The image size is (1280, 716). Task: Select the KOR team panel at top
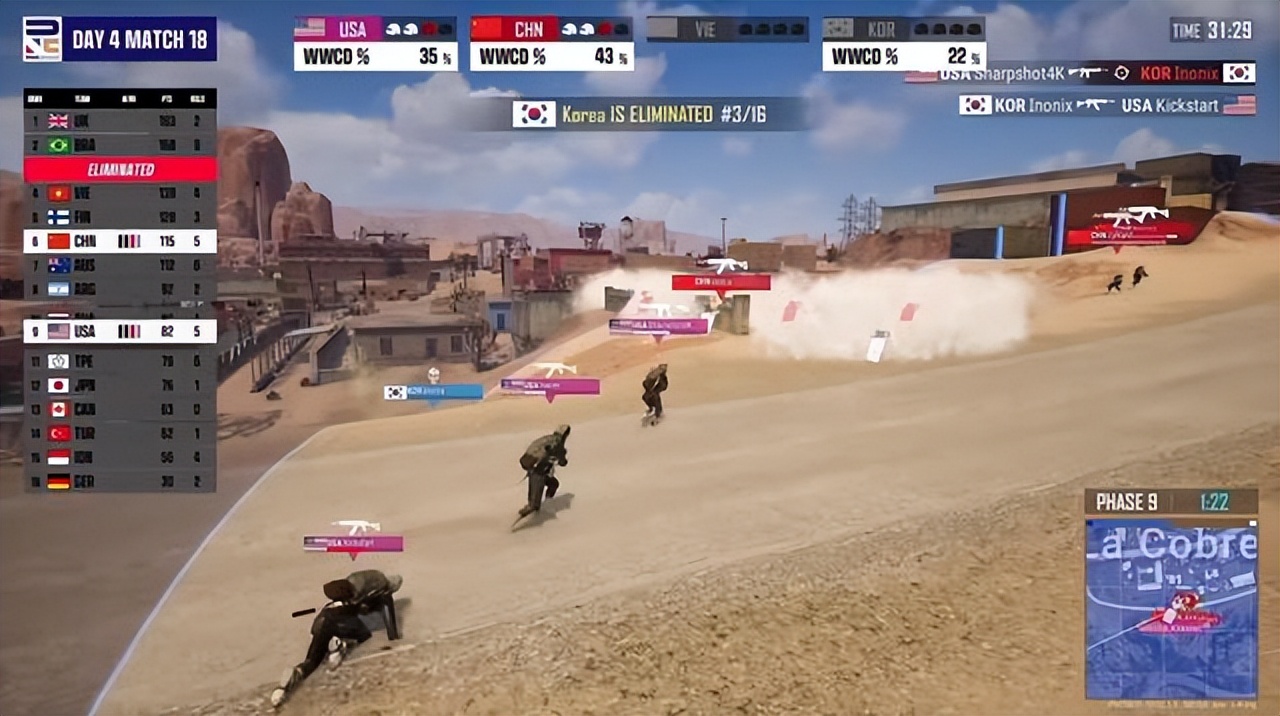(904, 43)
